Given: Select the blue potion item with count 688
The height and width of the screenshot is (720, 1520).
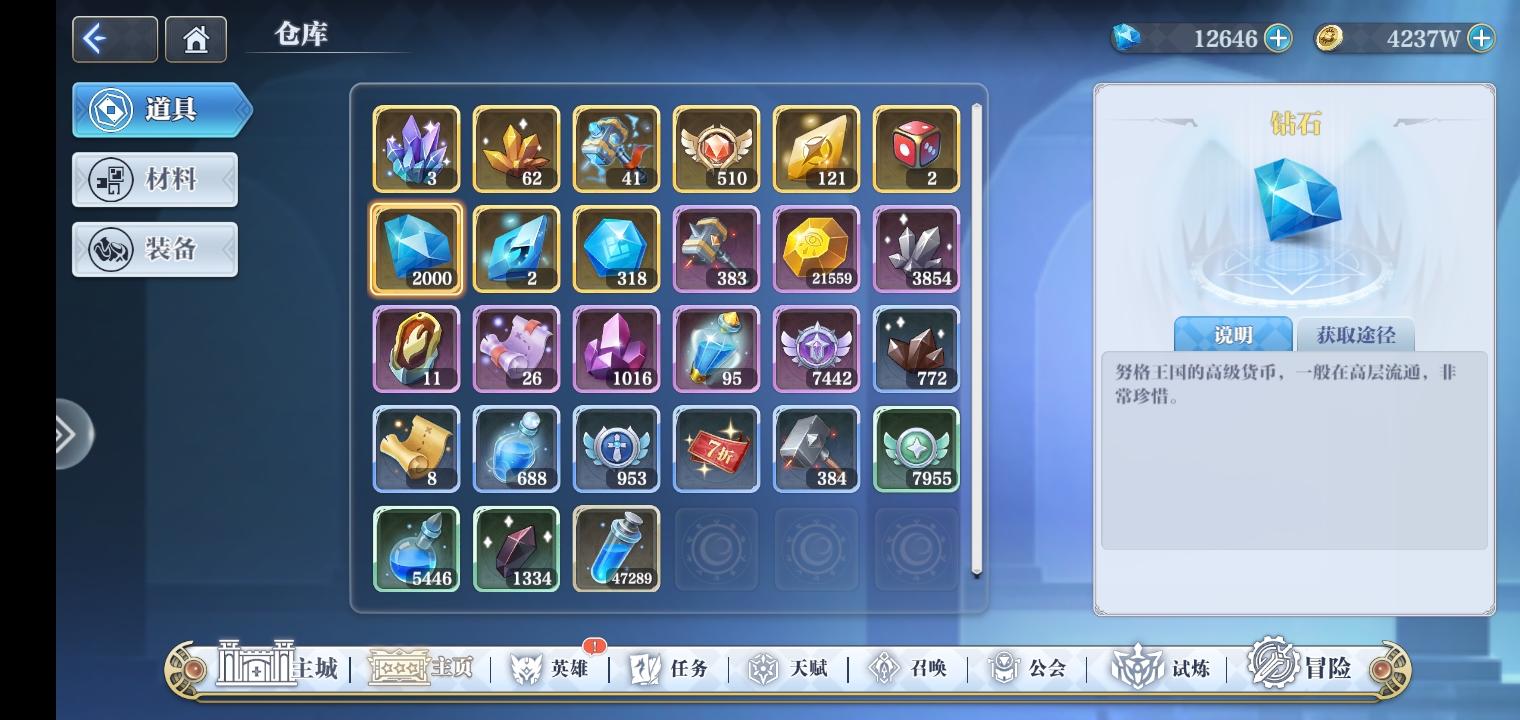Looking at the screenshot, I should pos(516,448).
